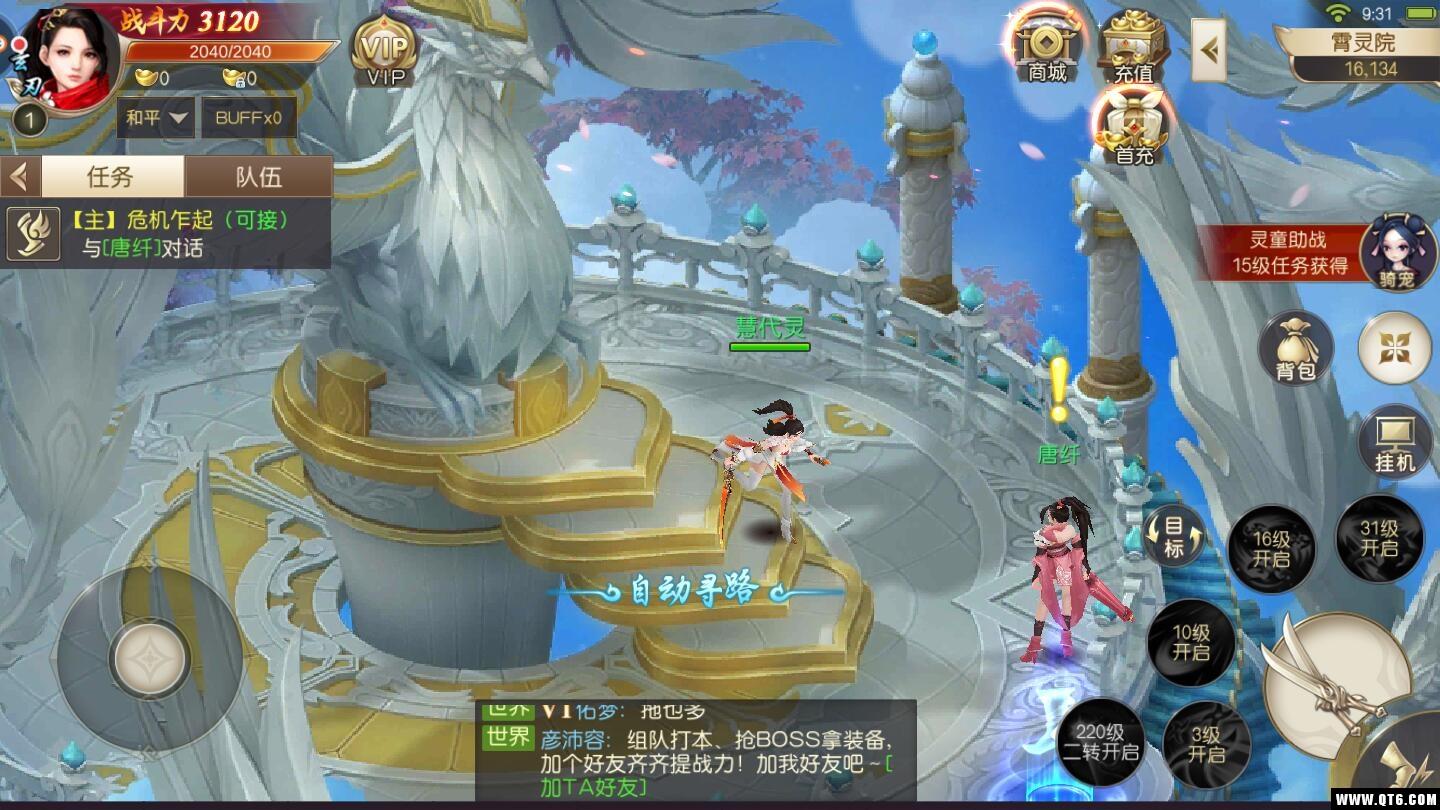Click the 目标 target switch button

(1173, 537)
